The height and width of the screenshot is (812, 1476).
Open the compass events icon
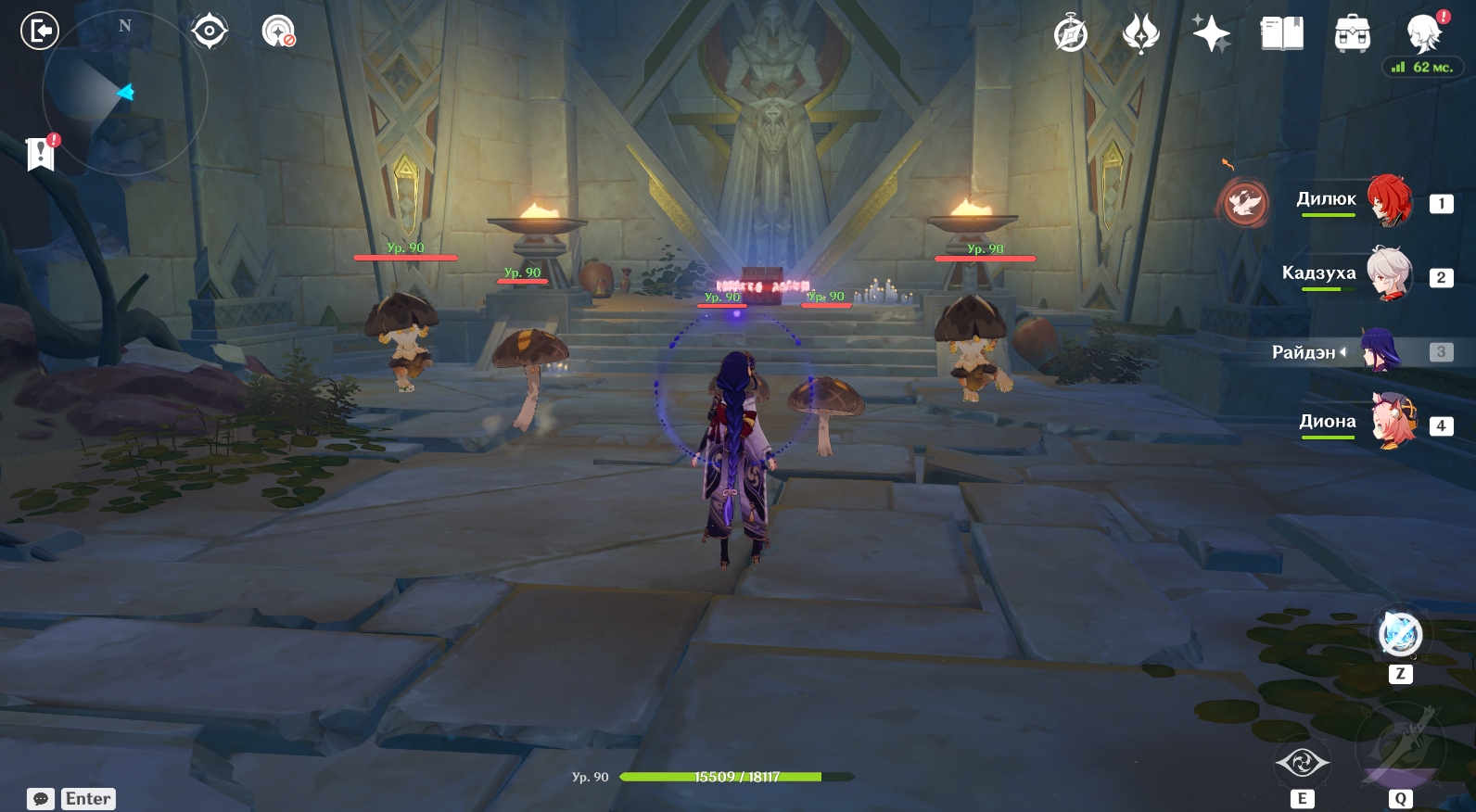coord(1071,34)
